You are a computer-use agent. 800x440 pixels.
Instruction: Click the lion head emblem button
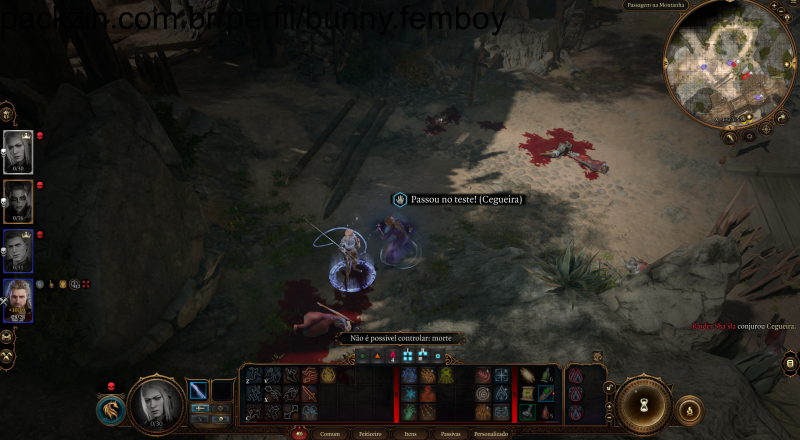110,410
